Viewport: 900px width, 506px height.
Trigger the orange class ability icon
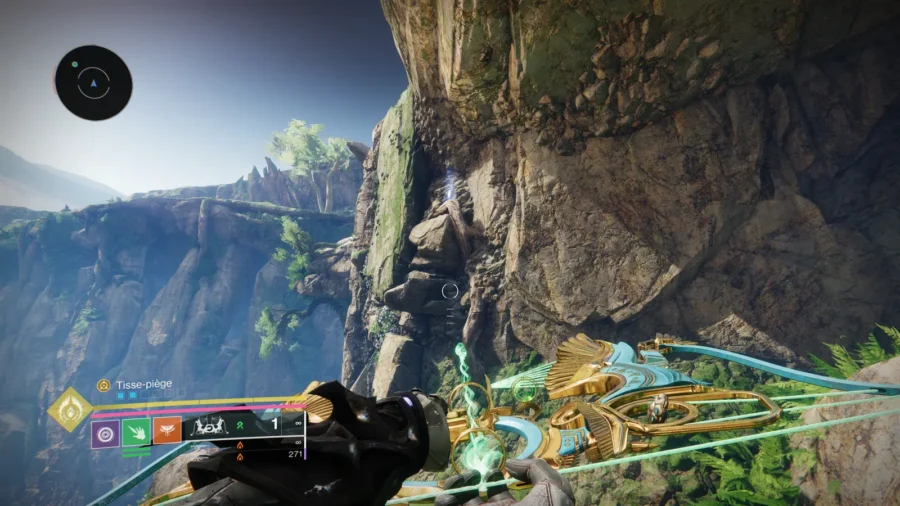click(166, 431)
